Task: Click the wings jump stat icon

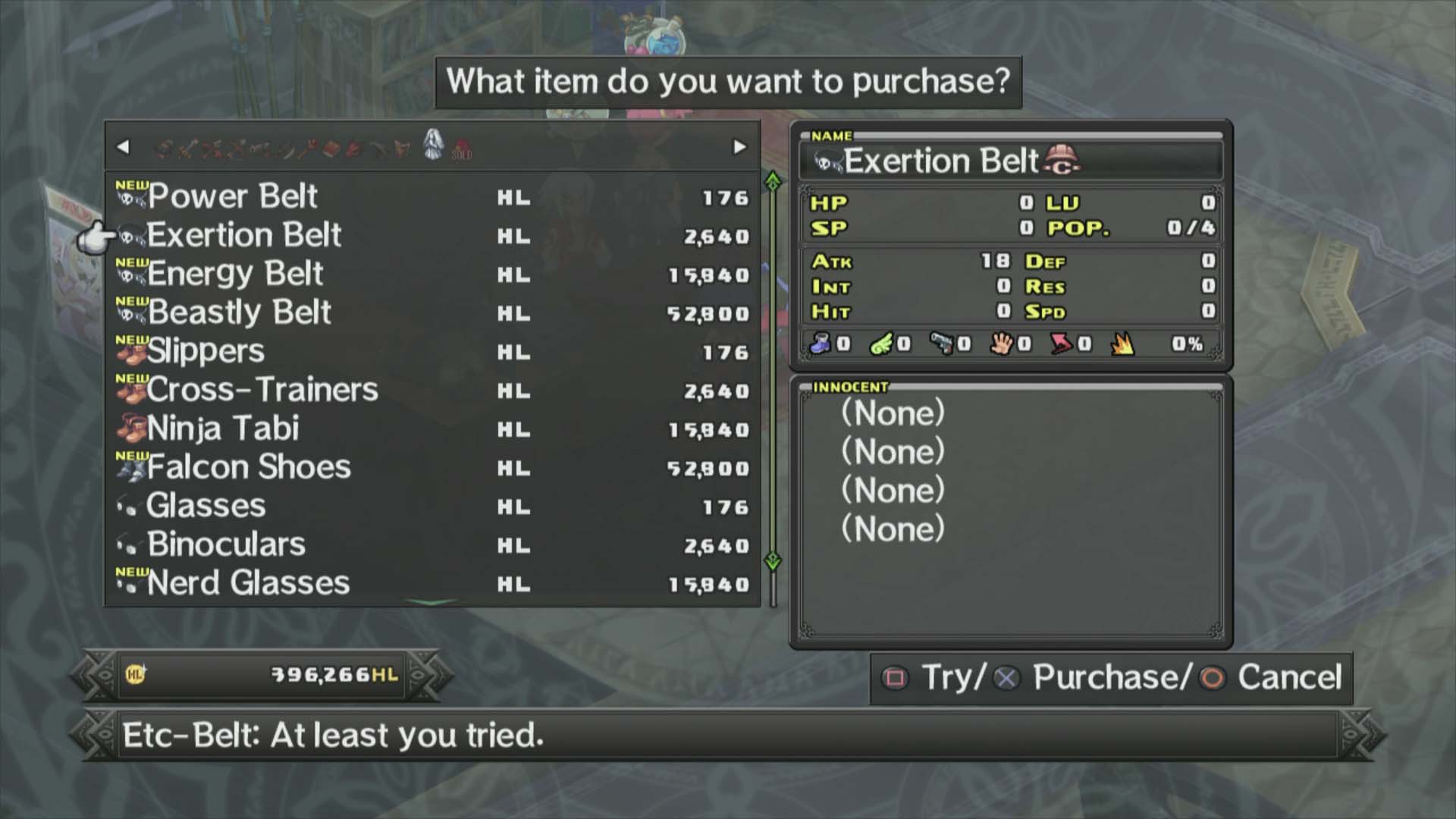Action: 880,344
